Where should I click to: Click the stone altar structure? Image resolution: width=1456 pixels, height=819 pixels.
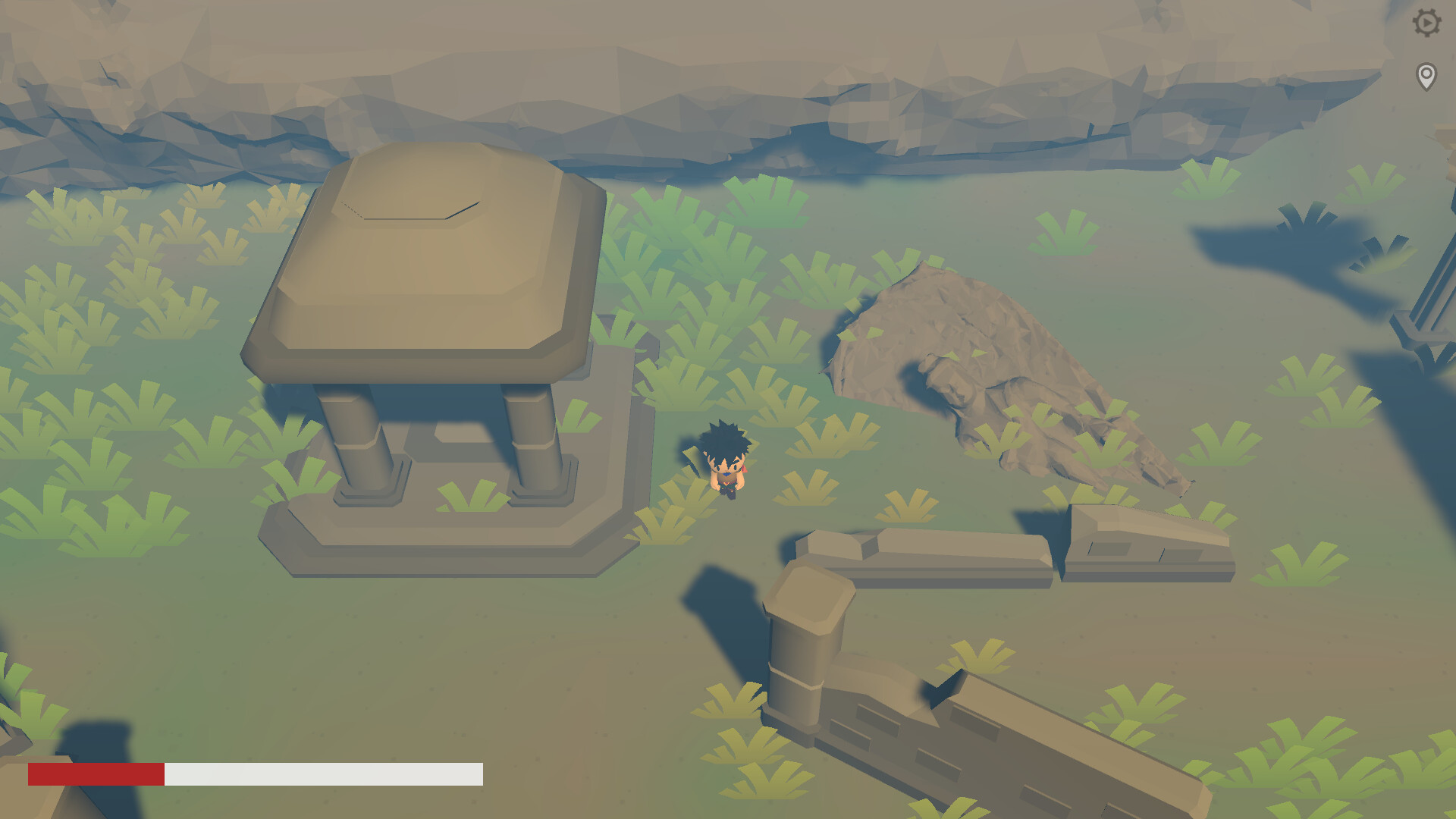[432, 341]
